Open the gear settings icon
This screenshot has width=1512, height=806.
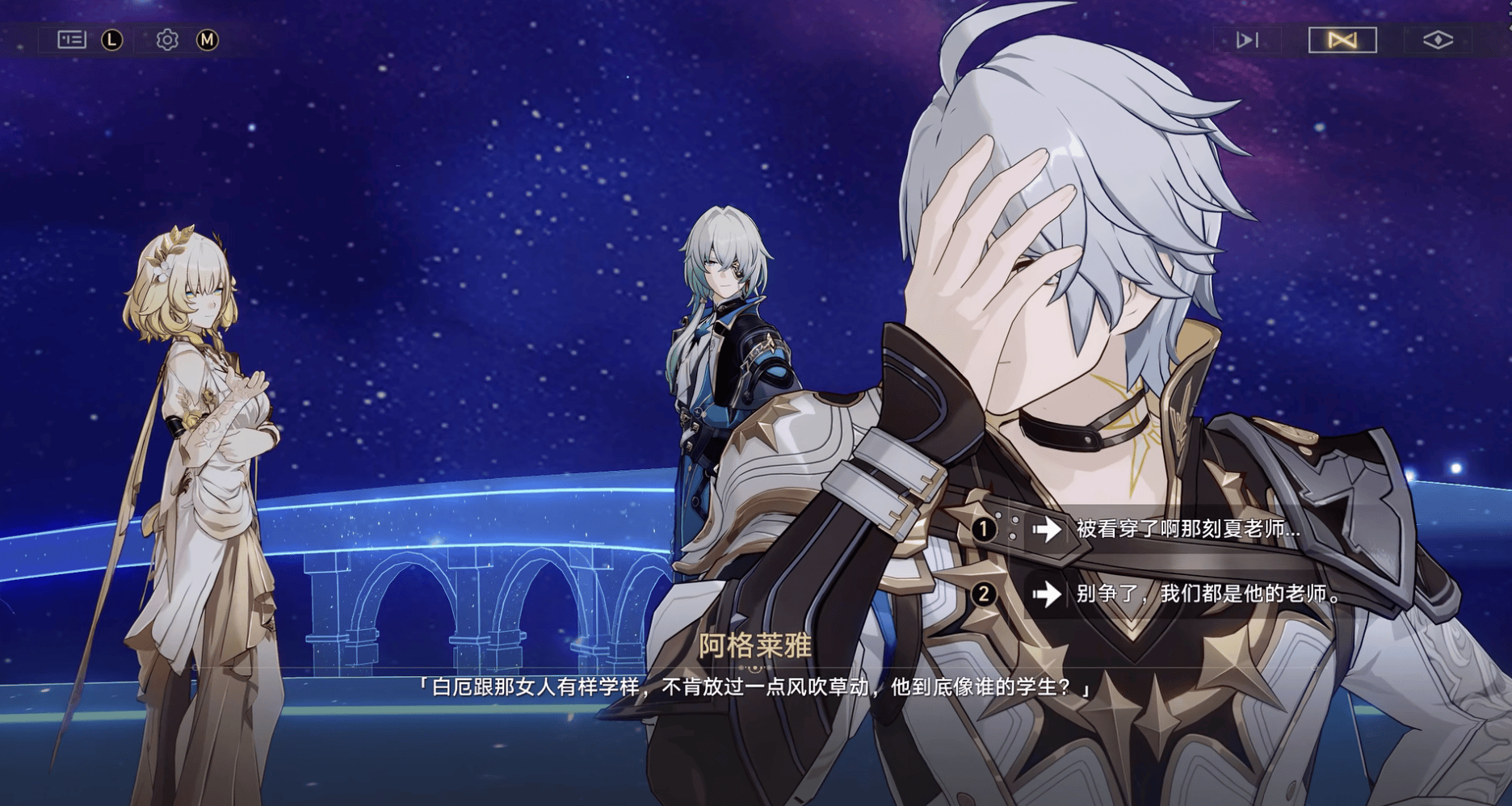167,40
